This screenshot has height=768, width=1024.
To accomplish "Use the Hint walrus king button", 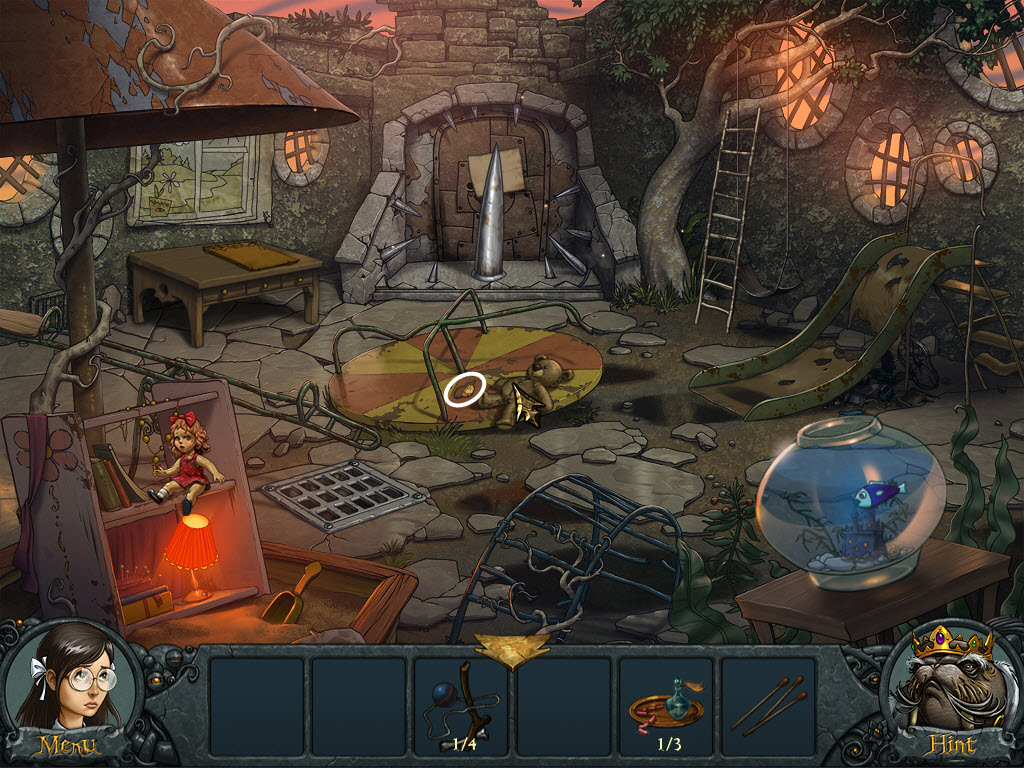I will tap(949, 692).
